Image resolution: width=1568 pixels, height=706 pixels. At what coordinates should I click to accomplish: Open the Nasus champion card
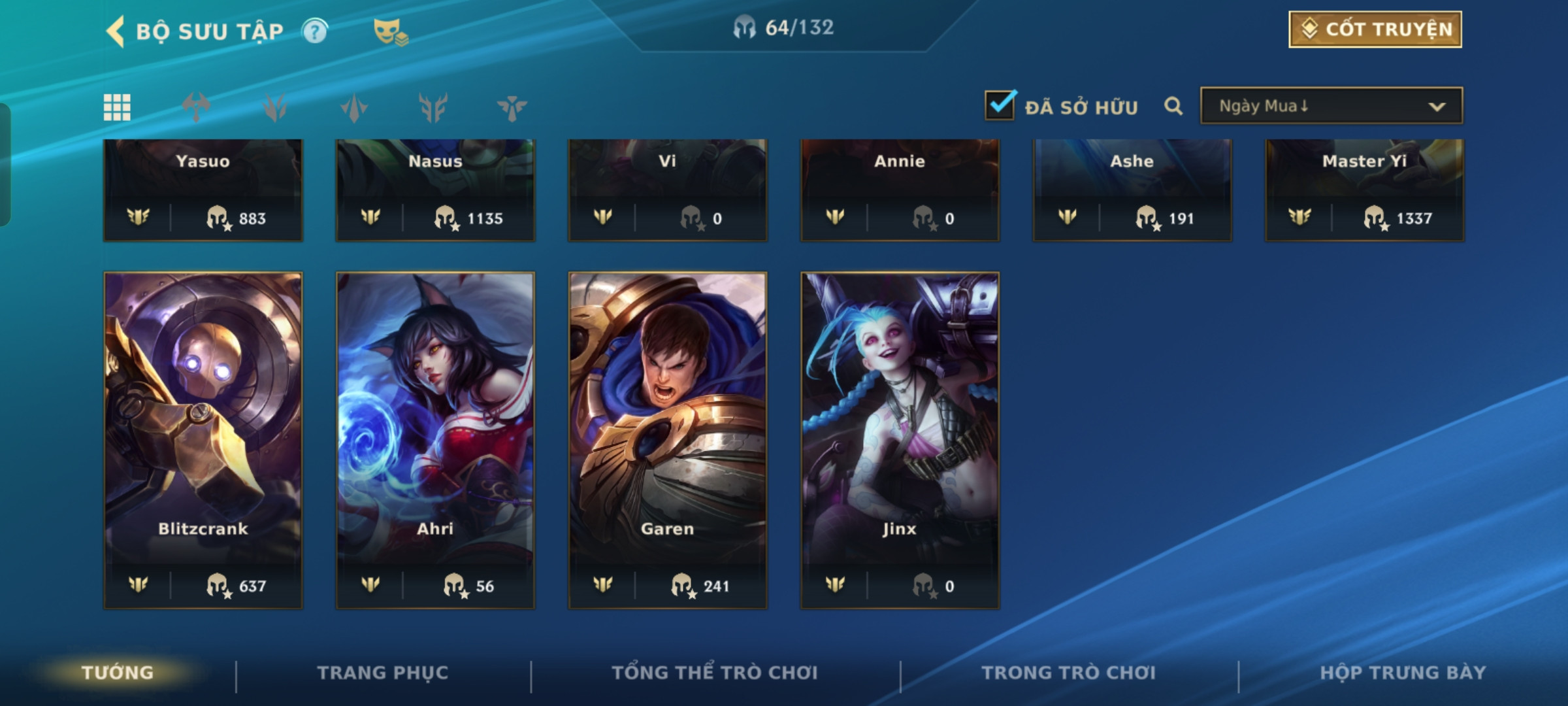click(x=435, y=190)
